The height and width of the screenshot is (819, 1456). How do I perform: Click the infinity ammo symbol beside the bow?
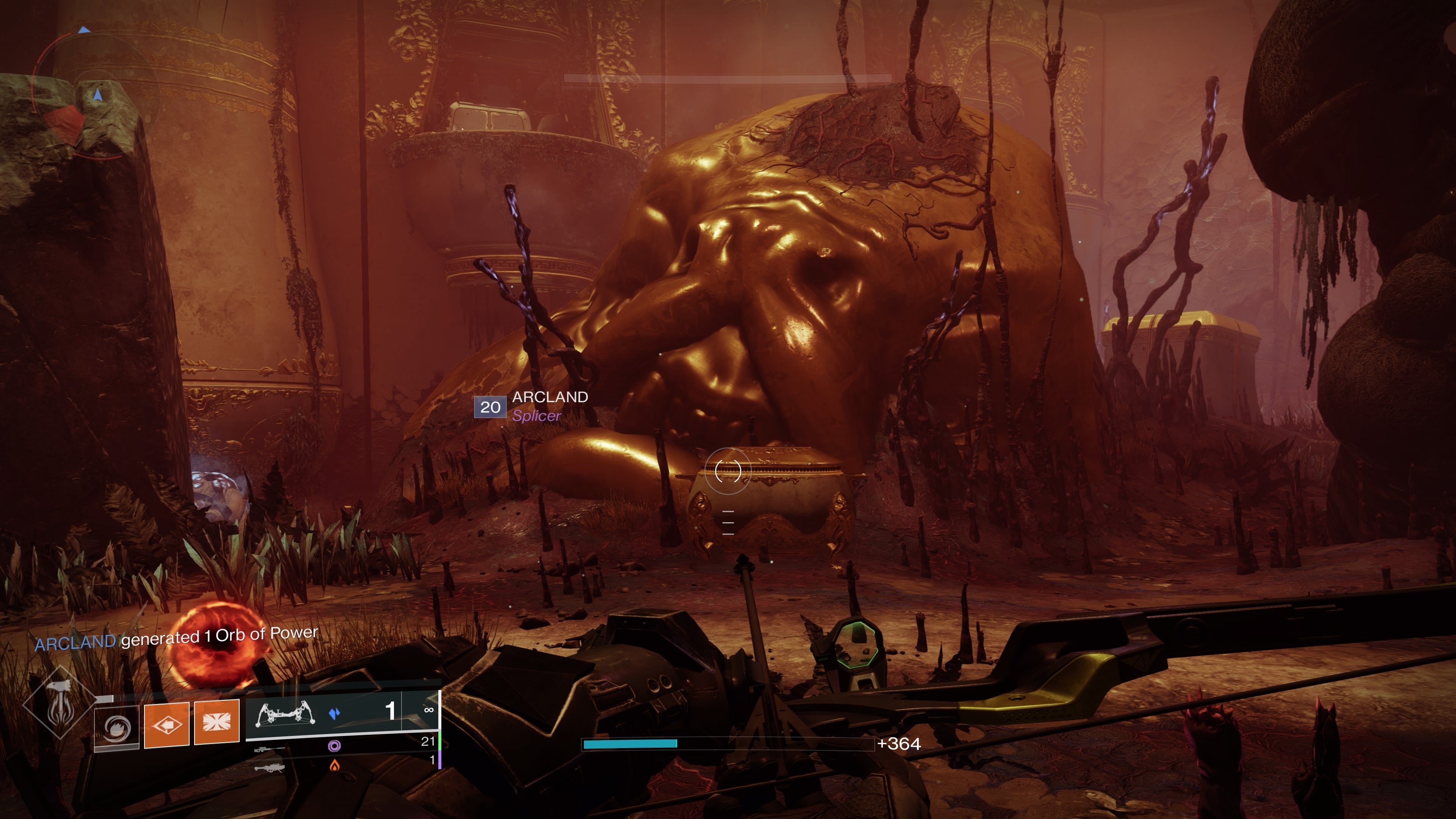429,710
